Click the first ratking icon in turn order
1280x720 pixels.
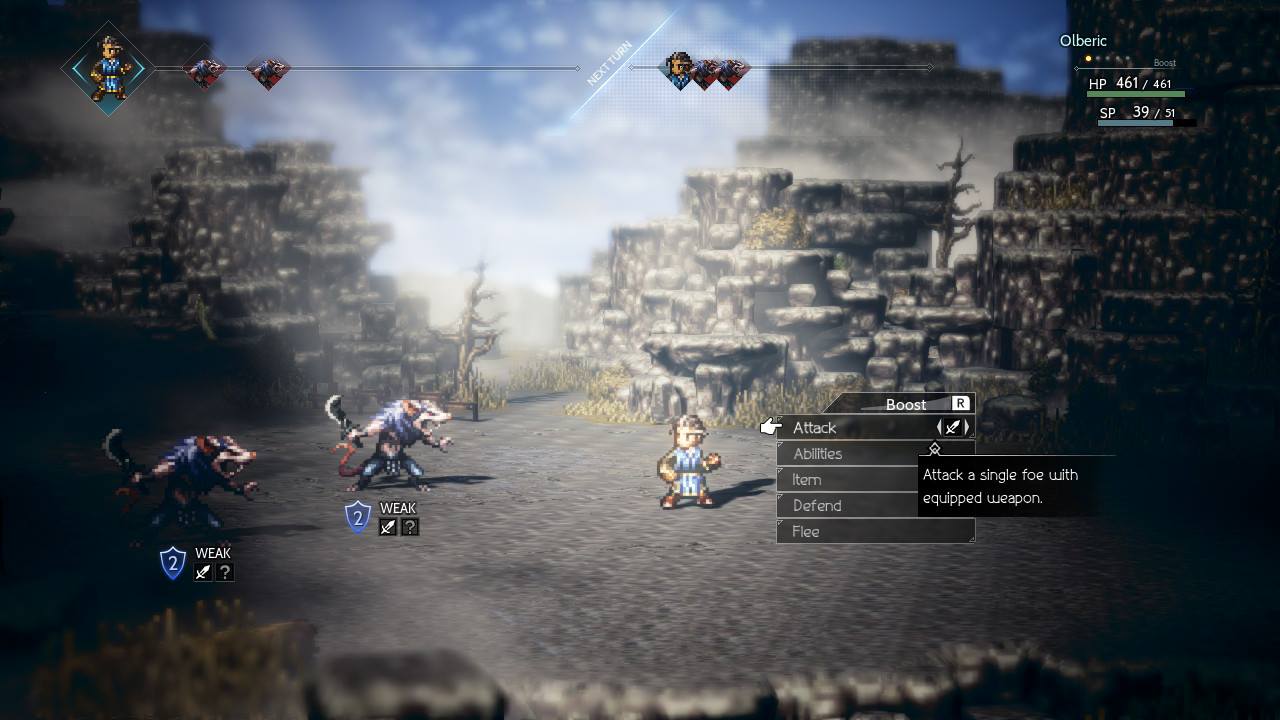(205, 72)
